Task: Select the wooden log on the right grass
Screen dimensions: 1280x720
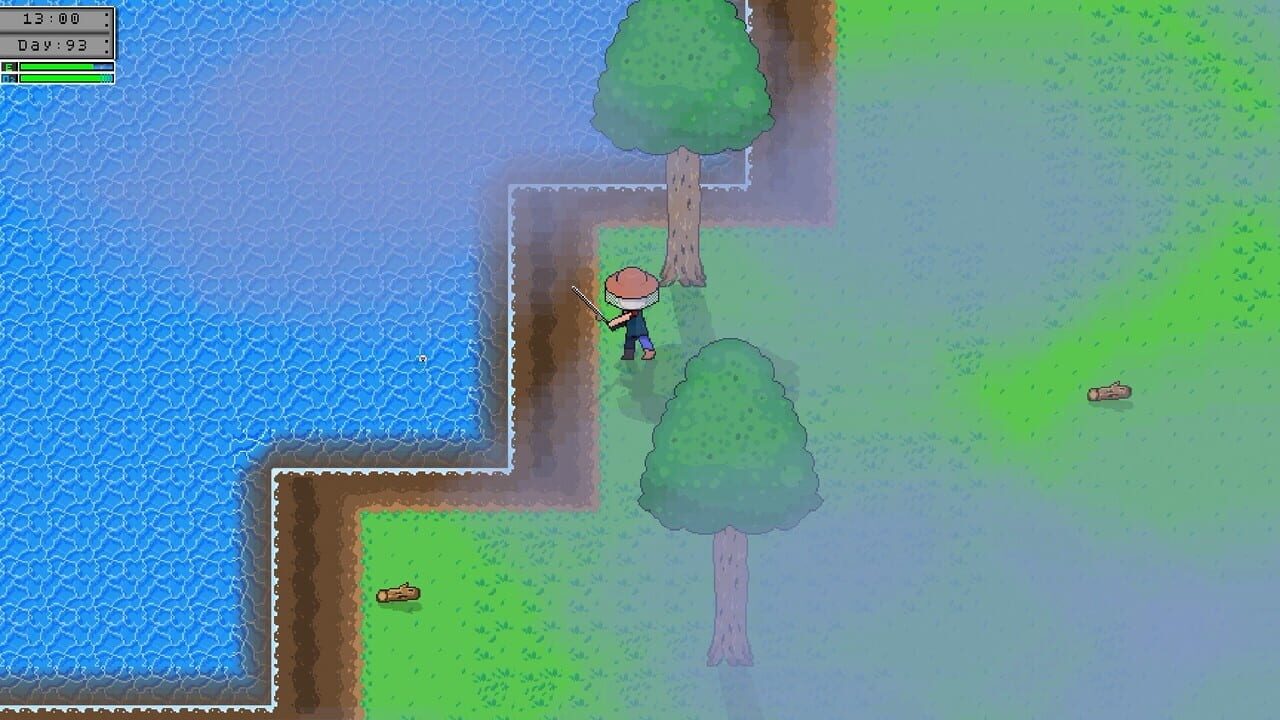Action: tap(1110, 390)
